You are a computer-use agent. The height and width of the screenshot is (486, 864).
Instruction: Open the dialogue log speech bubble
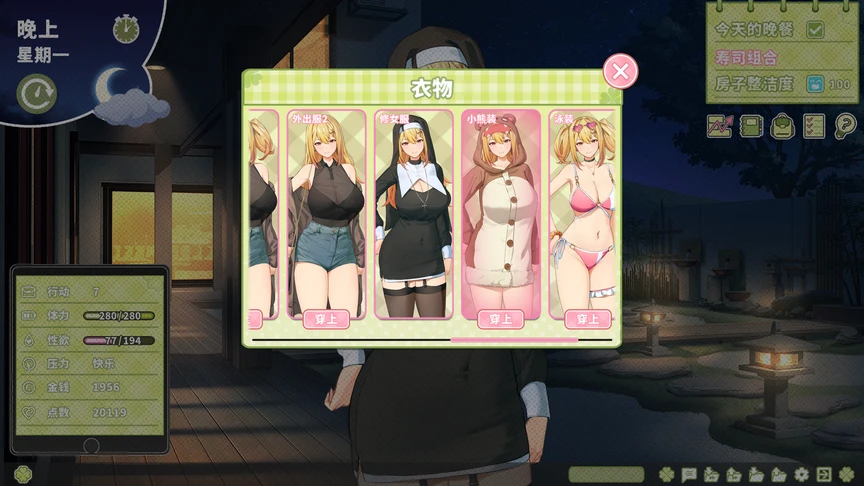(x=689, y=474)
